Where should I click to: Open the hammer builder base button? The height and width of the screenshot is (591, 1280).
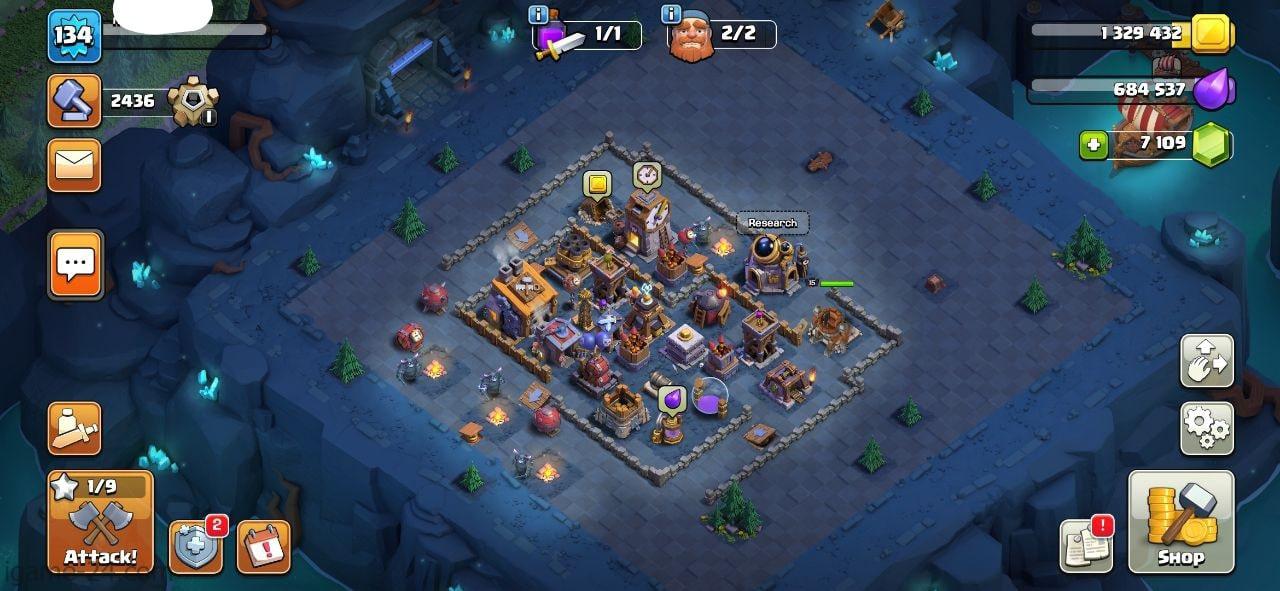(x=74, y=101)
